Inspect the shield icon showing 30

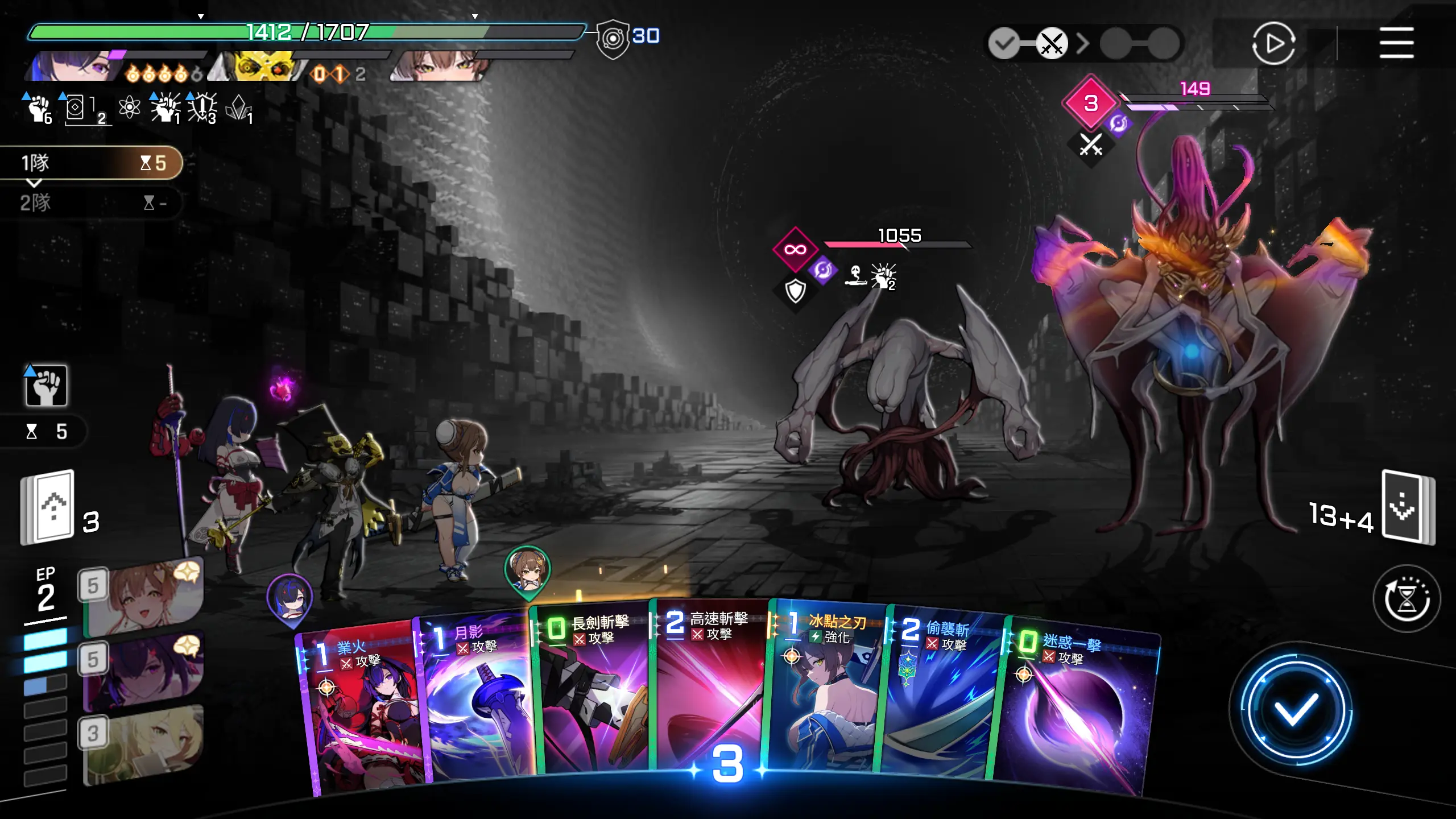click(x=613, y=38)
